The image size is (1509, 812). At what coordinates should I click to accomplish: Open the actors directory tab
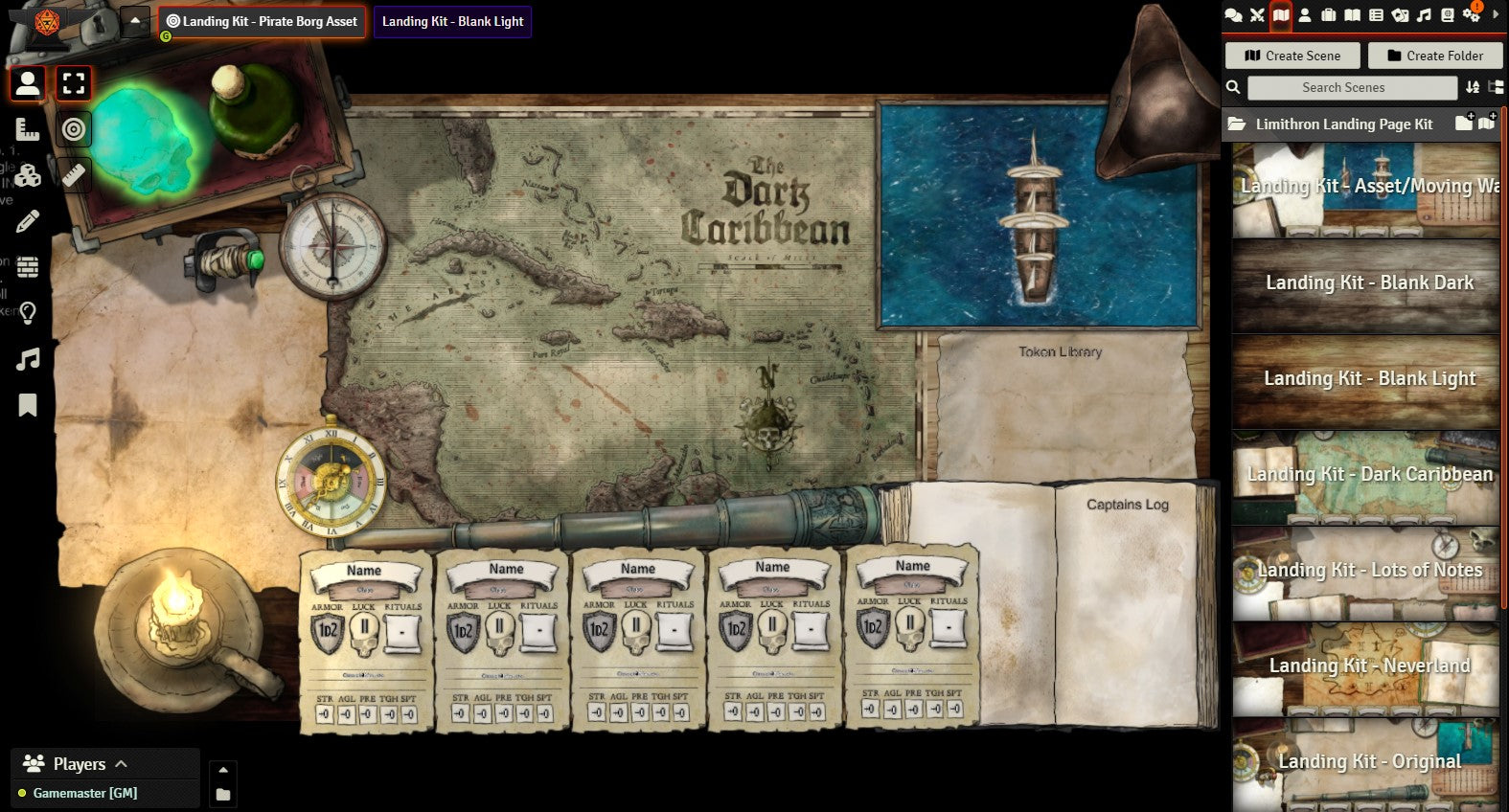coord(1305,15)
